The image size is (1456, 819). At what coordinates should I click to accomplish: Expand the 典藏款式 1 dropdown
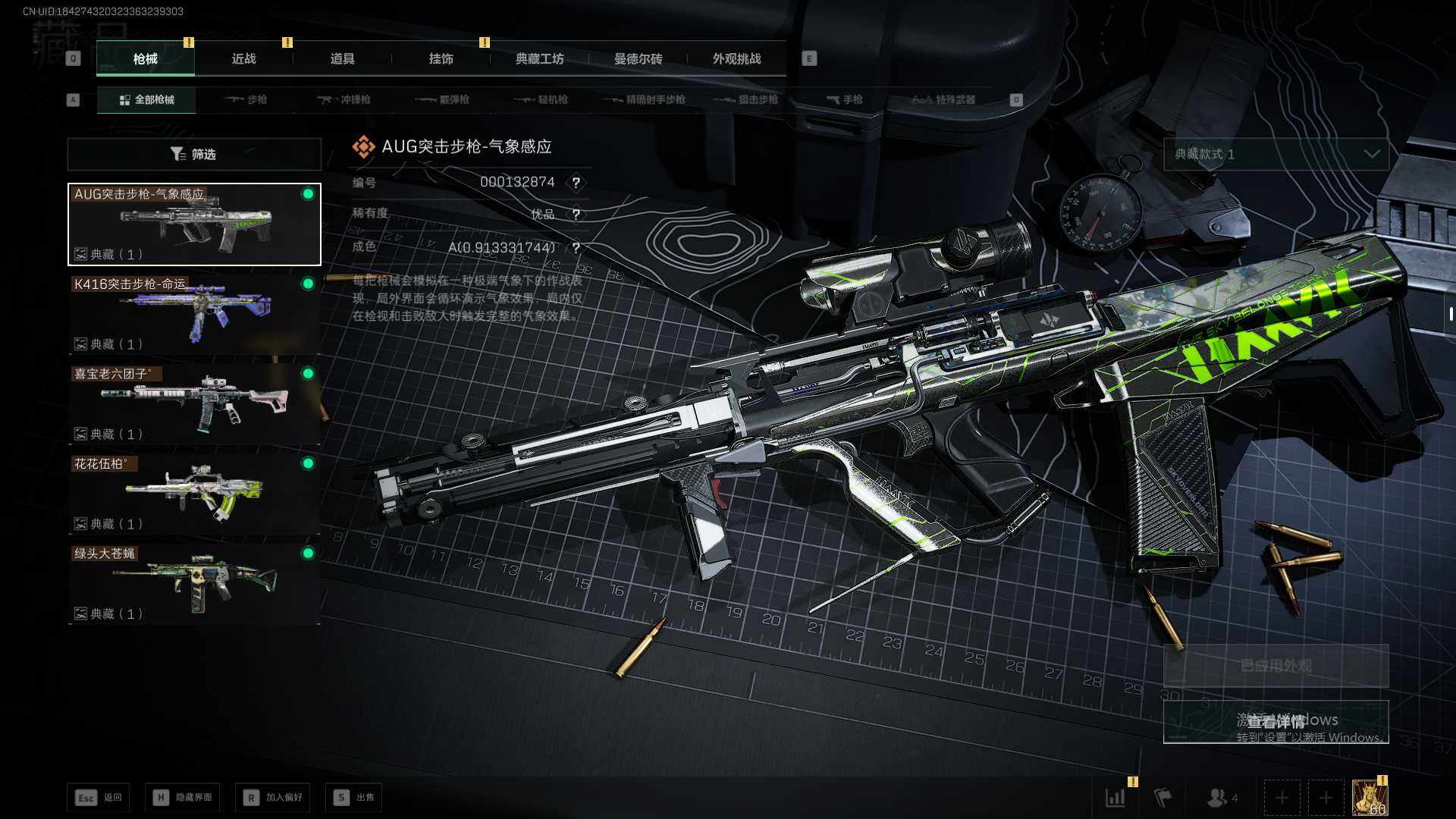[1276, 154]
